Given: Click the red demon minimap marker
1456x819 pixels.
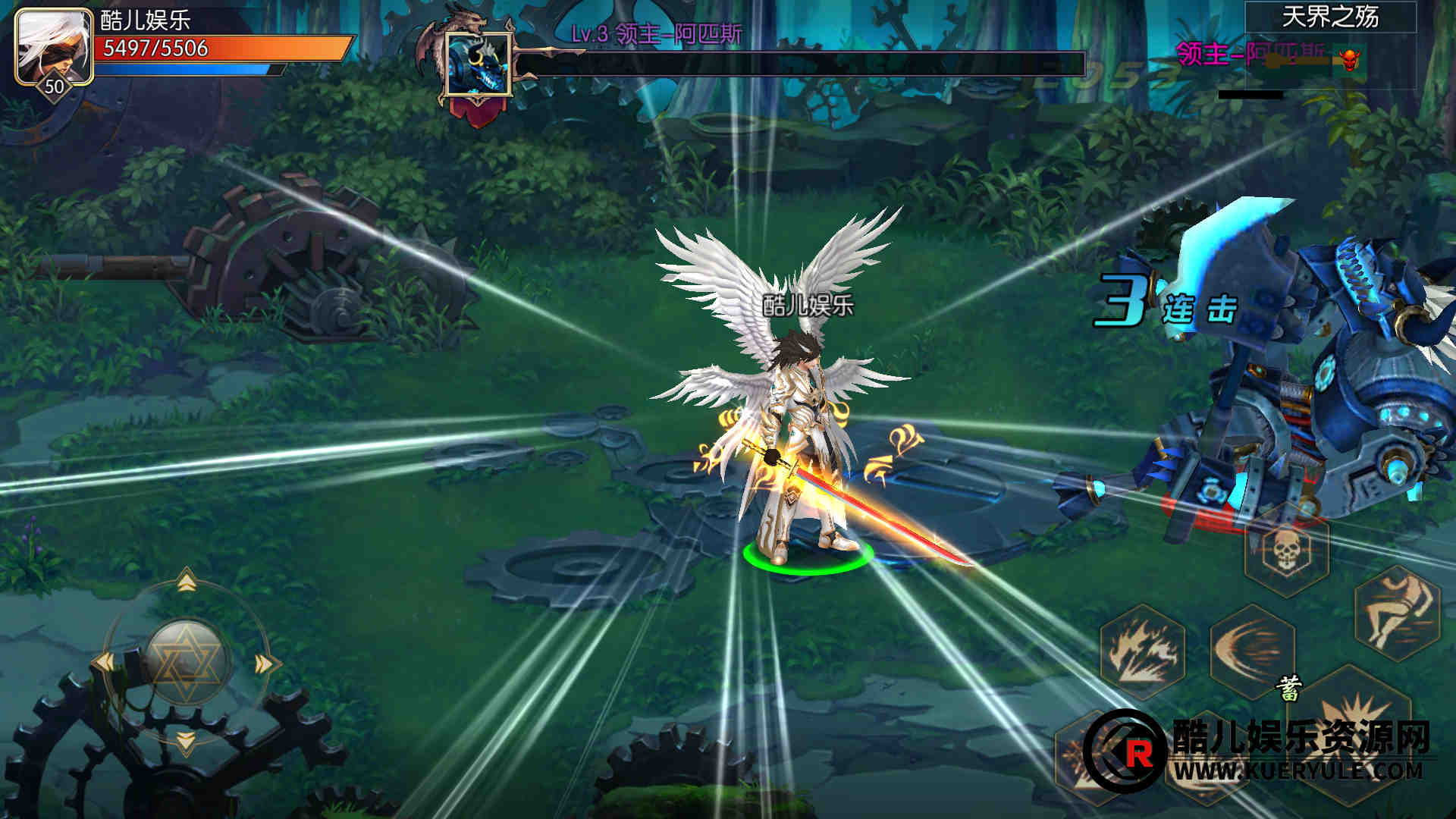Looking at the screenshot, I should click(x=1351, y=58).
